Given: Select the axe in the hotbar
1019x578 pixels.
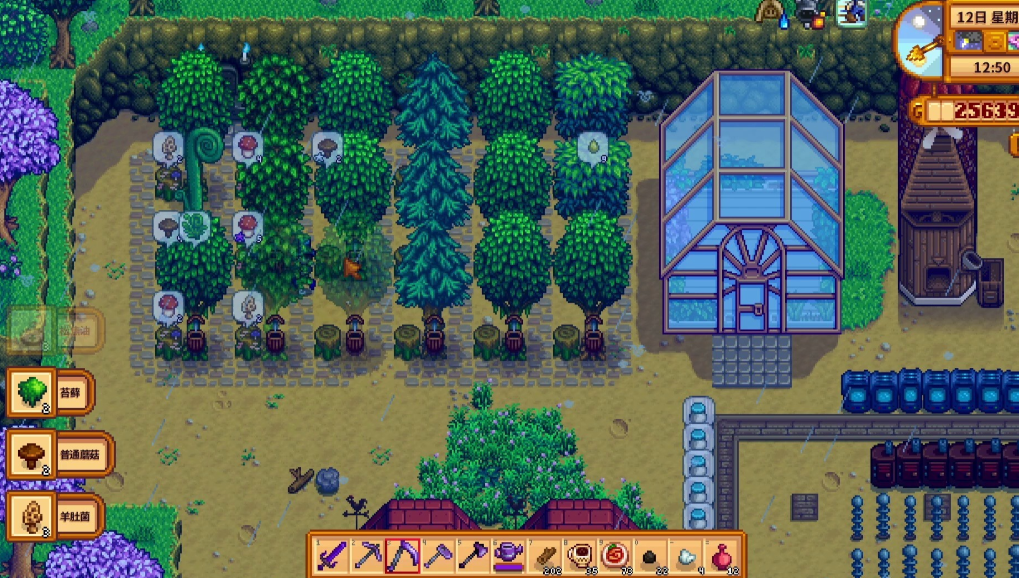Looking at the screenshot, I should pos(472,555).
